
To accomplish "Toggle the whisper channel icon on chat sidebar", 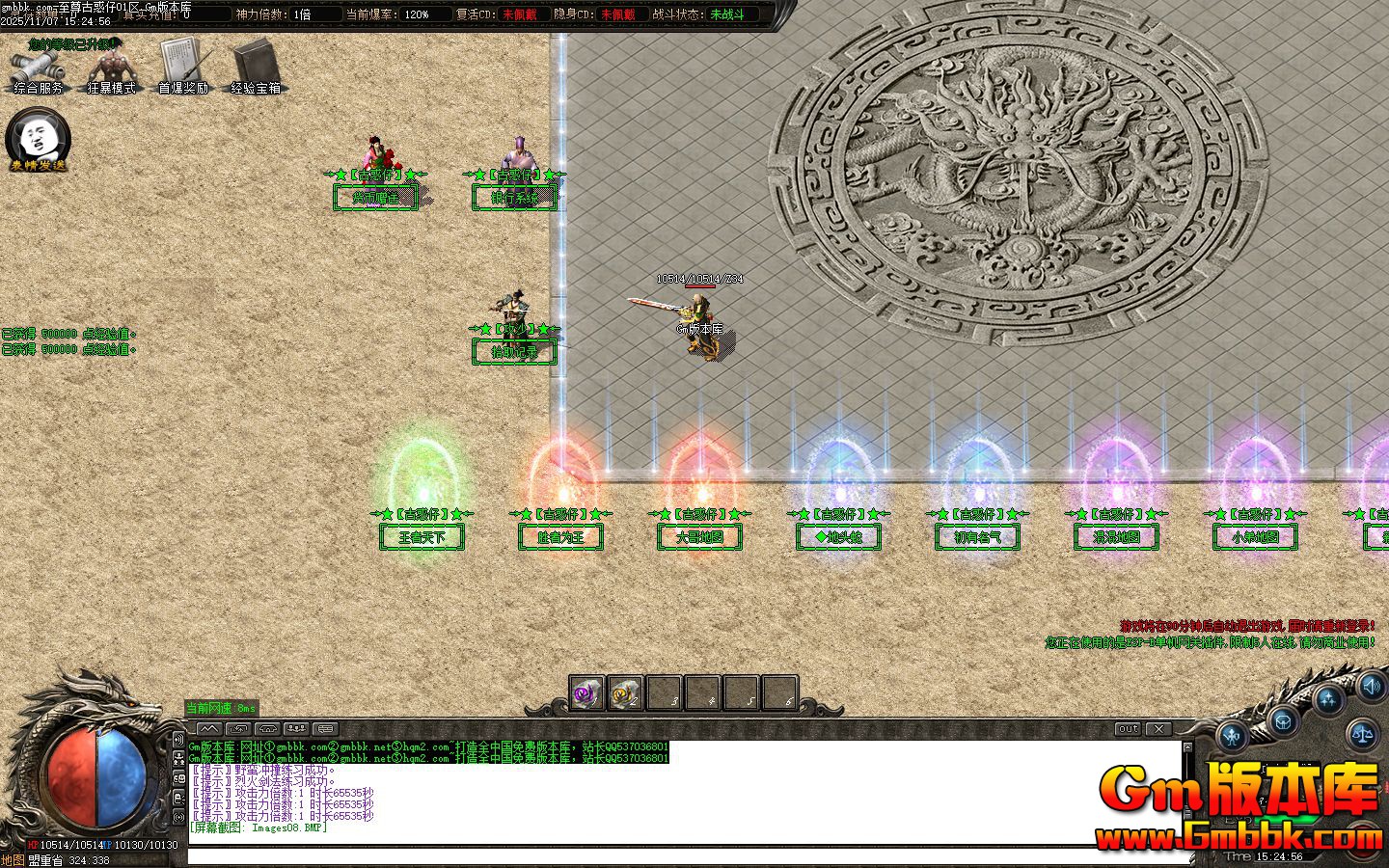I will point(179,796).
